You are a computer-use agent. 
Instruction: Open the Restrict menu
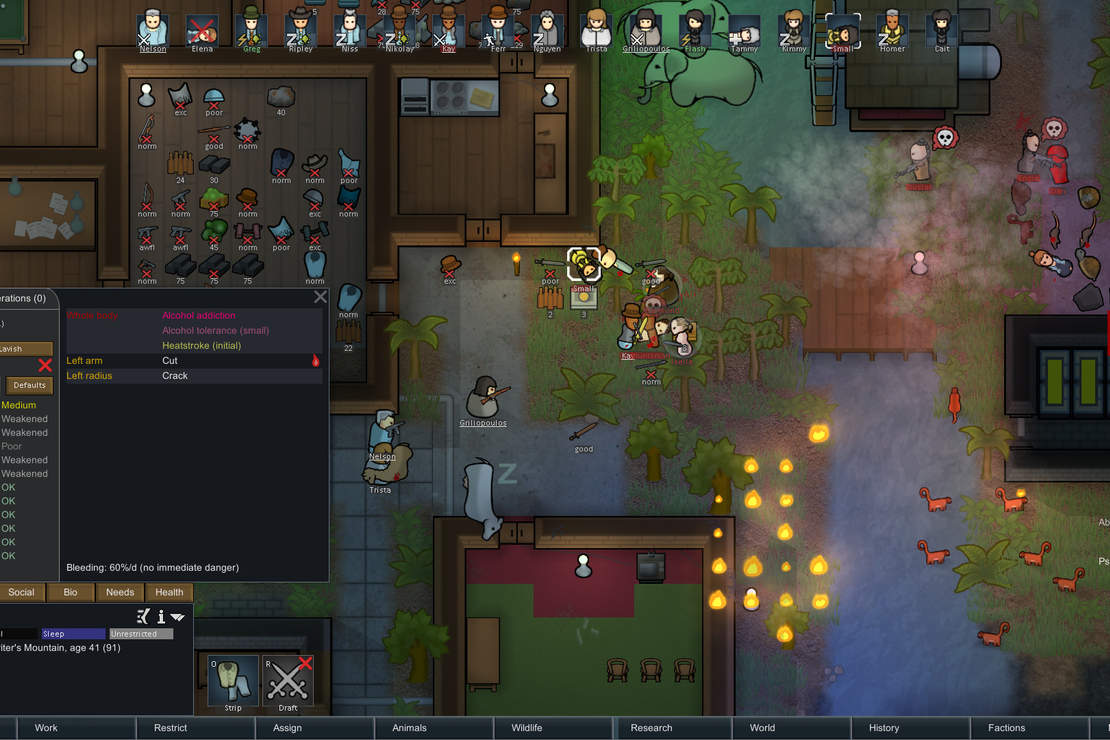(x=170, y=728)
